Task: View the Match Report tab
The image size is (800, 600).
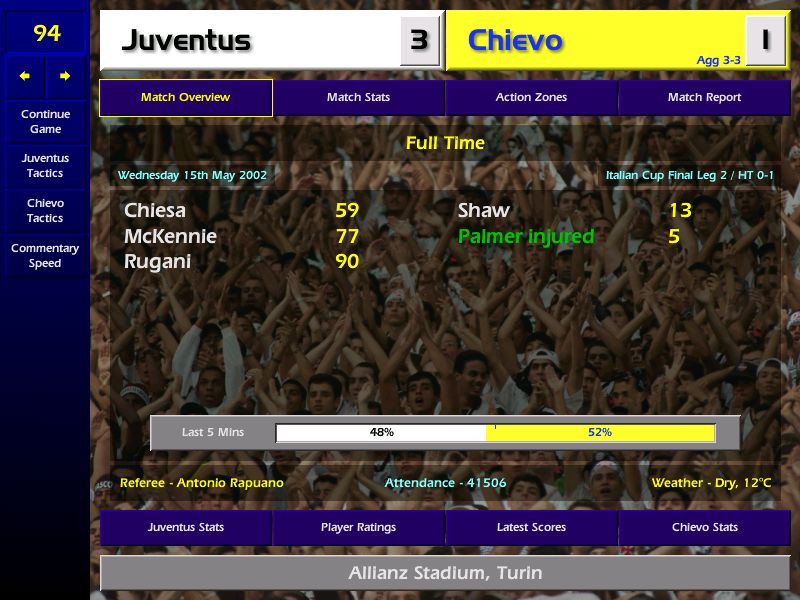Action: [x=704, y=98]
